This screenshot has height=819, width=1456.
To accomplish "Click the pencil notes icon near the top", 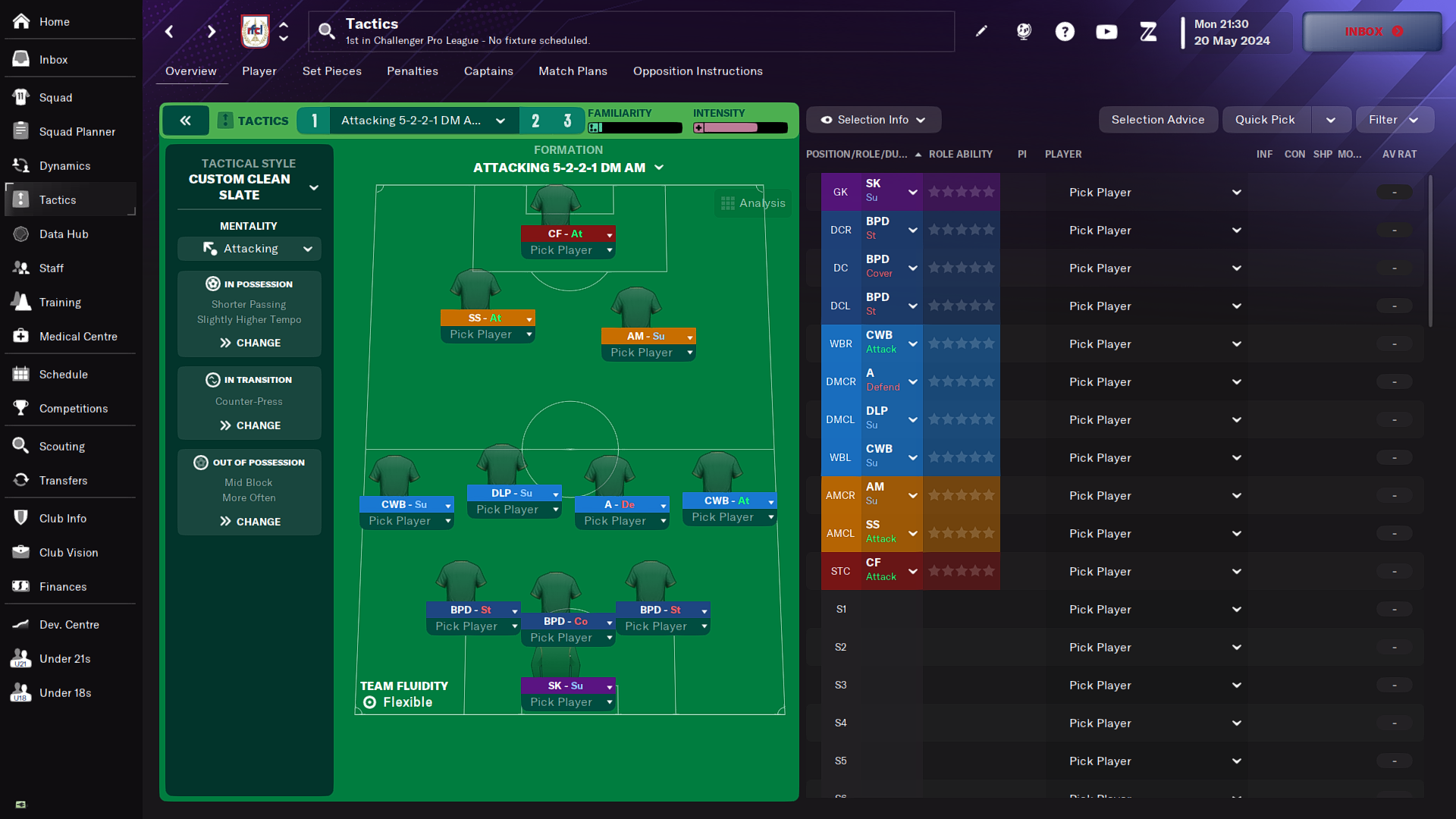I will (x=981, y=31).
